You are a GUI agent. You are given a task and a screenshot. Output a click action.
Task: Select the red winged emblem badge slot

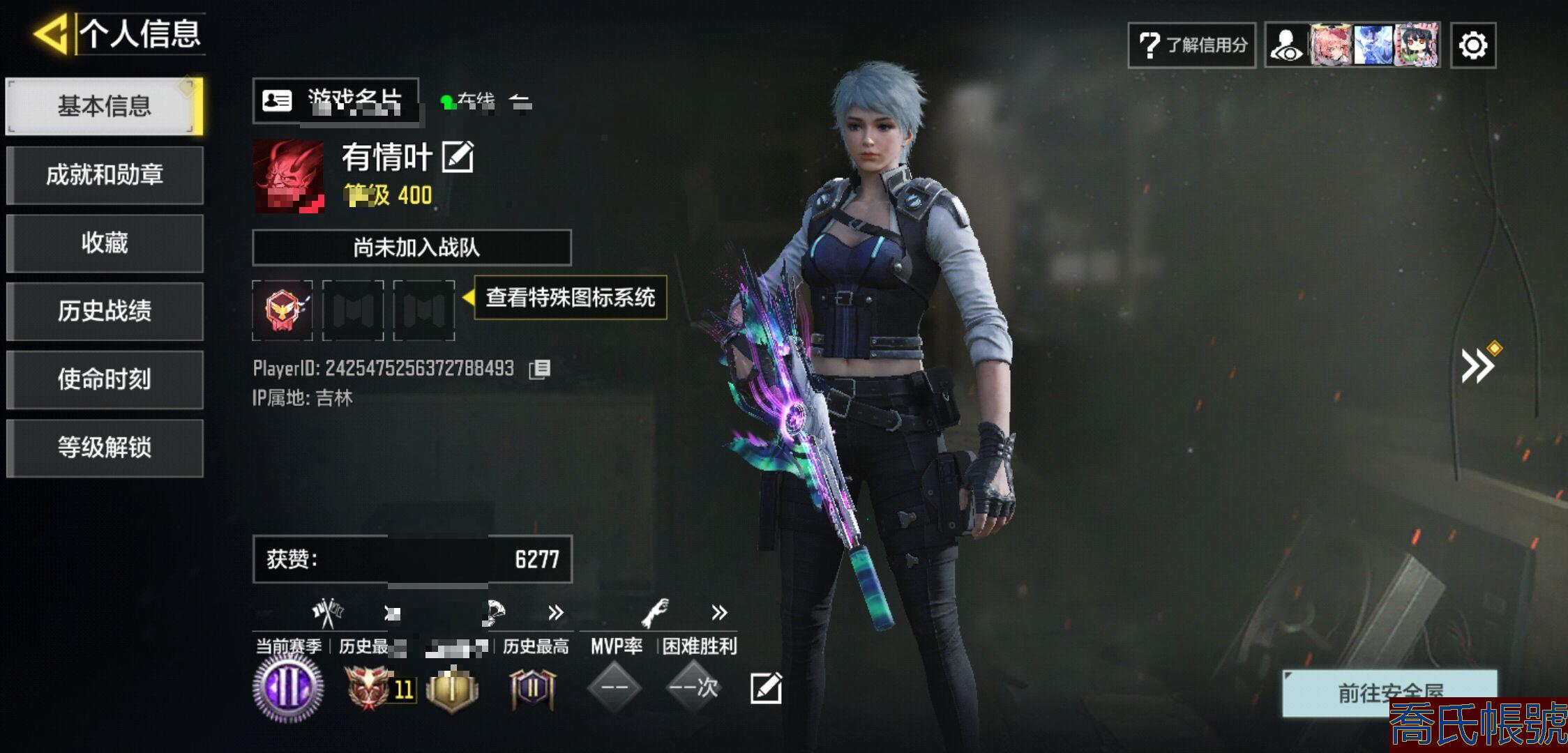tap(282, 310)
